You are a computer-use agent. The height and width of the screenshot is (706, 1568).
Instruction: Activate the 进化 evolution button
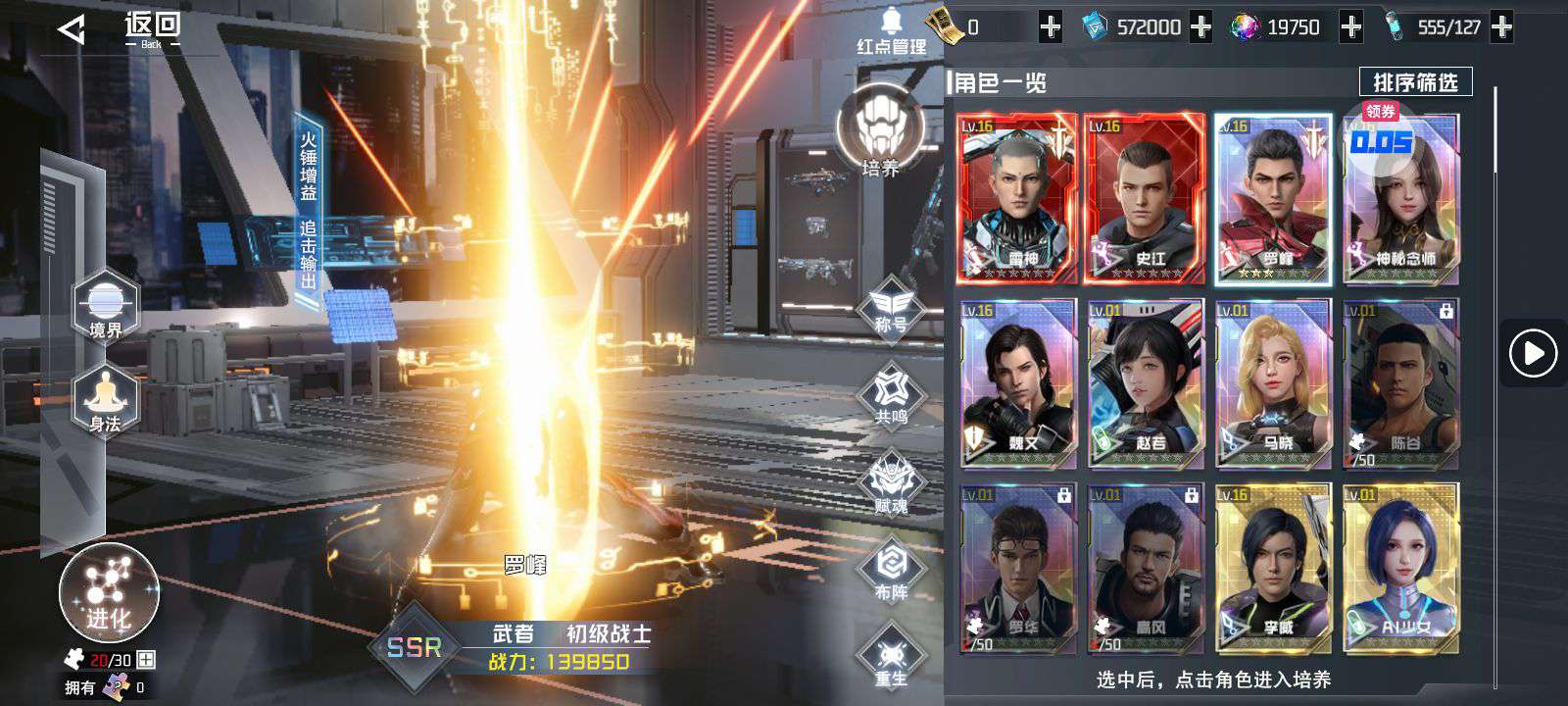[109, 592]
